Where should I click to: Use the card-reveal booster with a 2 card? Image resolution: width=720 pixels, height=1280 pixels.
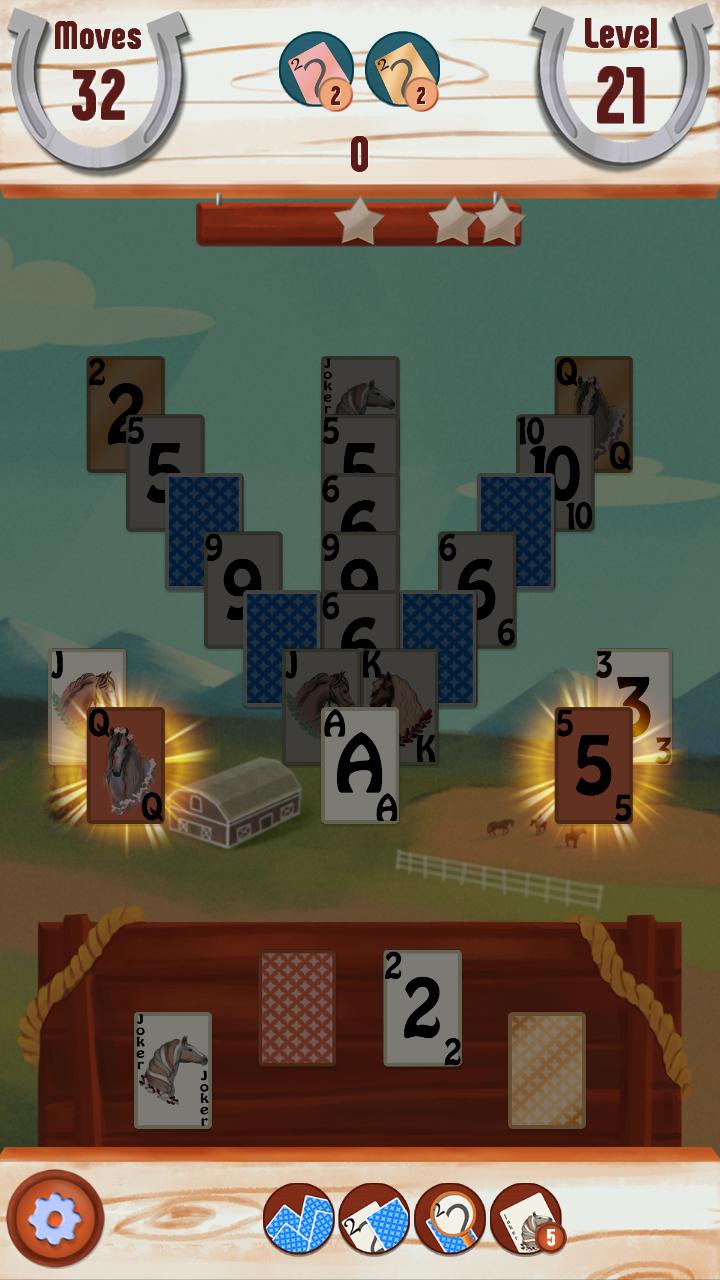[374, 1218]
